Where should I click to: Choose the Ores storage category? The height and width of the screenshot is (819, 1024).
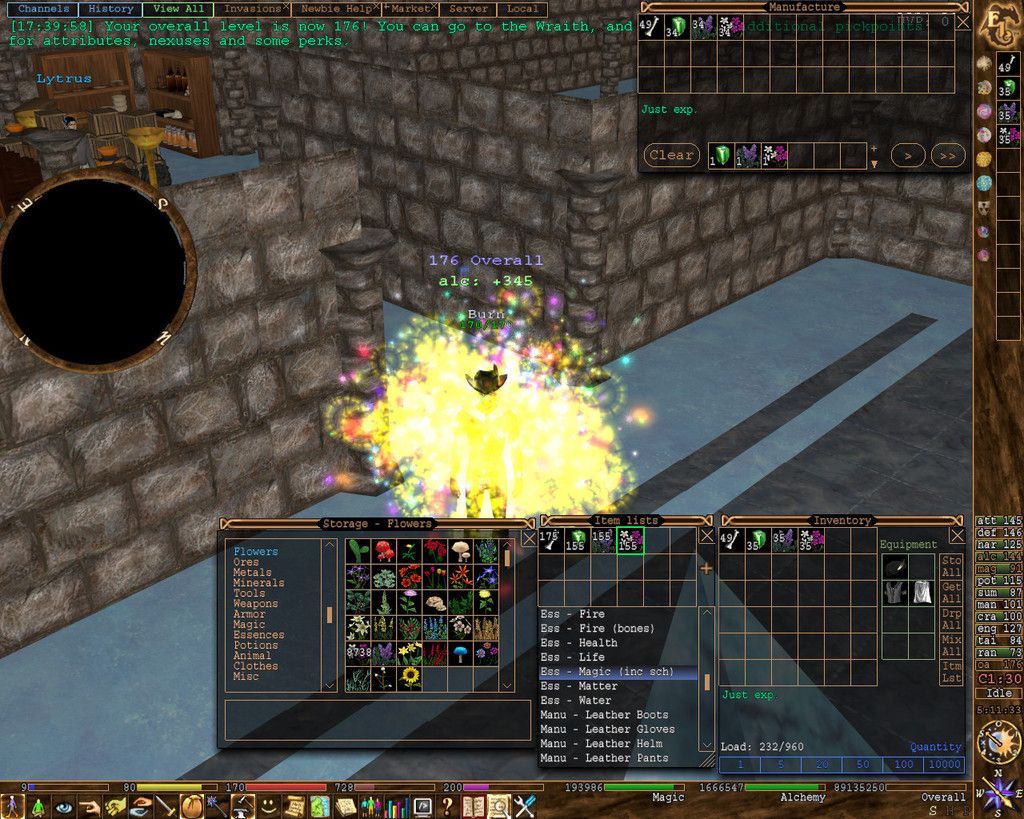point(245,562)
